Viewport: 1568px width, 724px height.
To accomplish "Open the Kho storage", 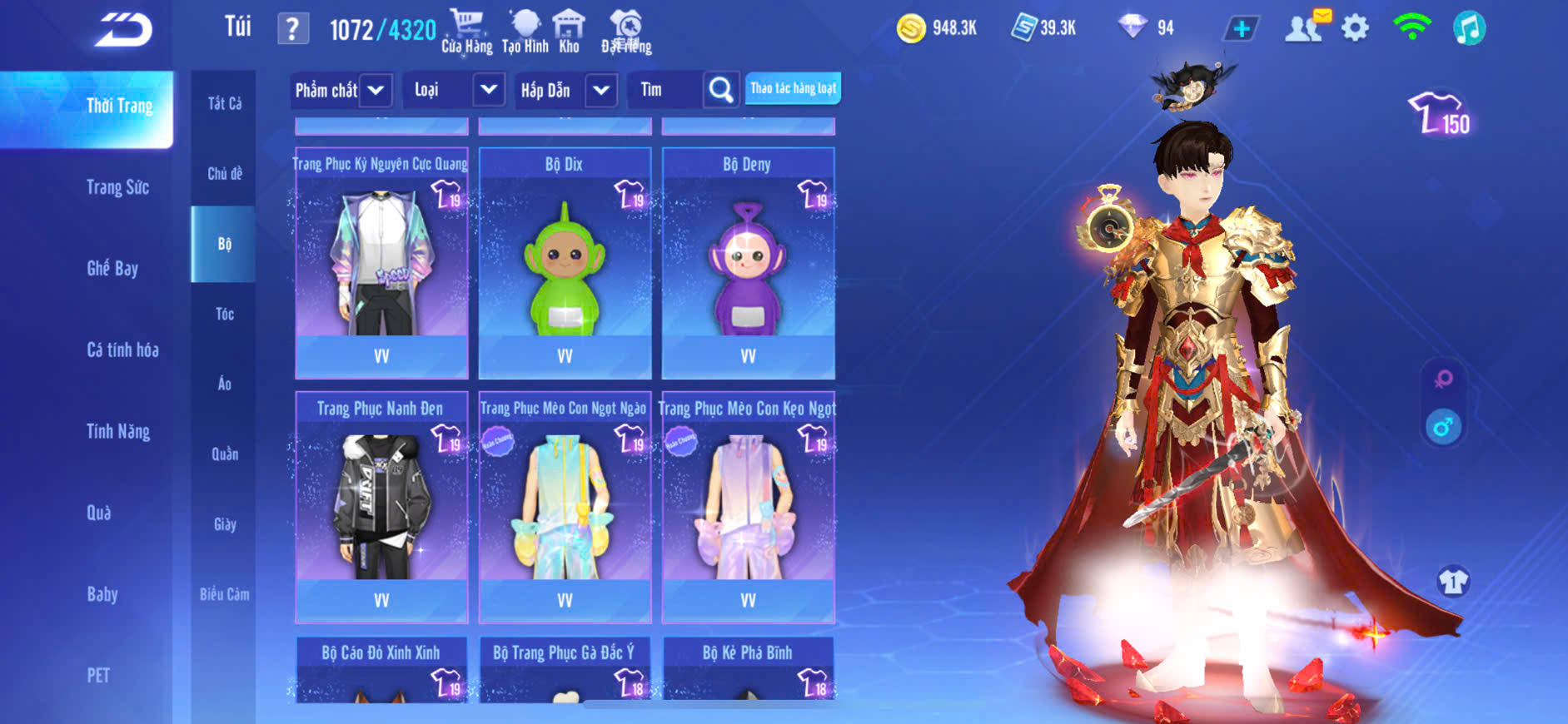I will pos(569,30).
